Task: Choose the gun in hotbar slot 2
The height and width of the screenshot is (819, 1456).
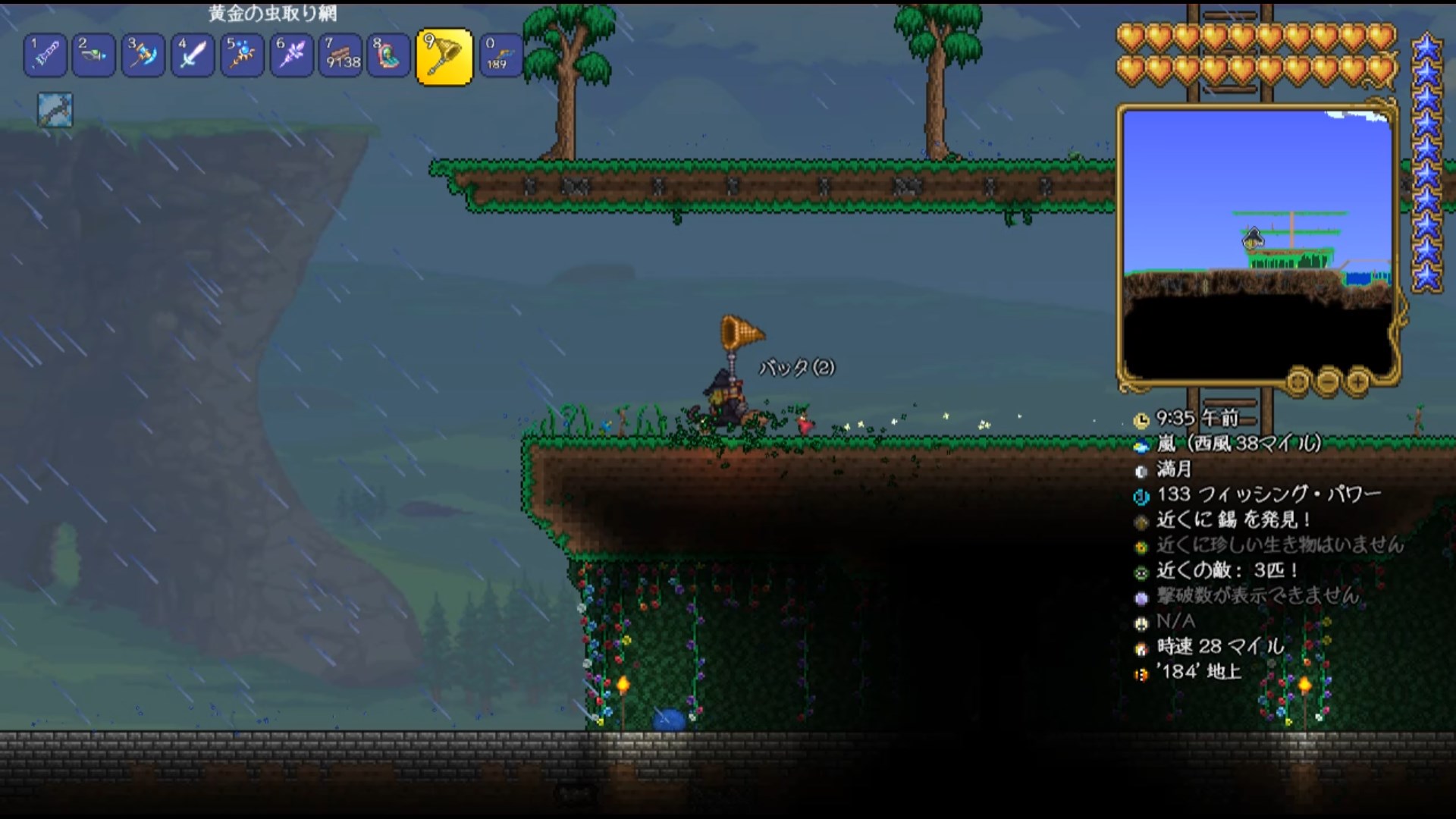Action: [94, 55]
